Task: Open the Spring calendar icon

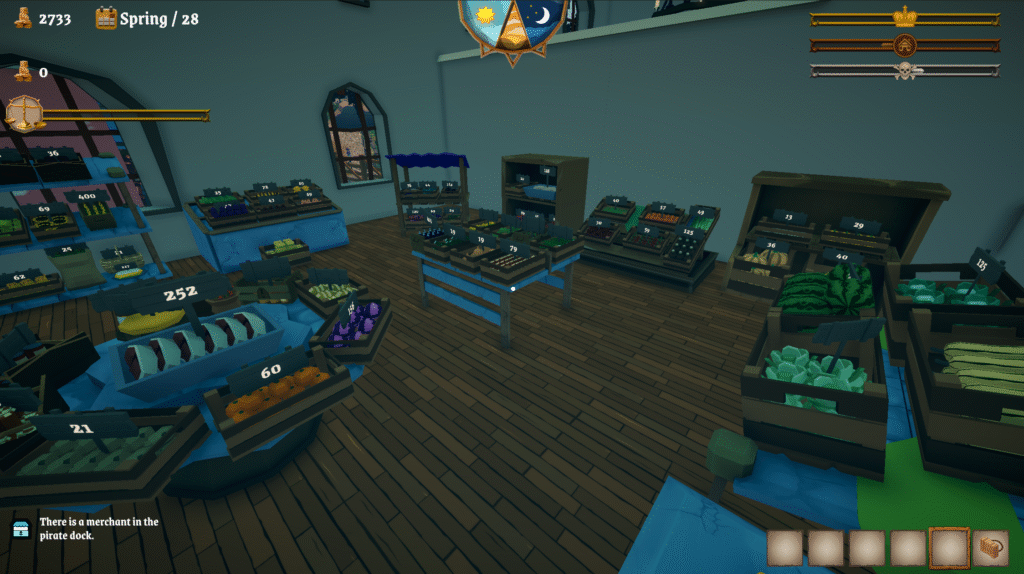Action: [x=106, y=18]
